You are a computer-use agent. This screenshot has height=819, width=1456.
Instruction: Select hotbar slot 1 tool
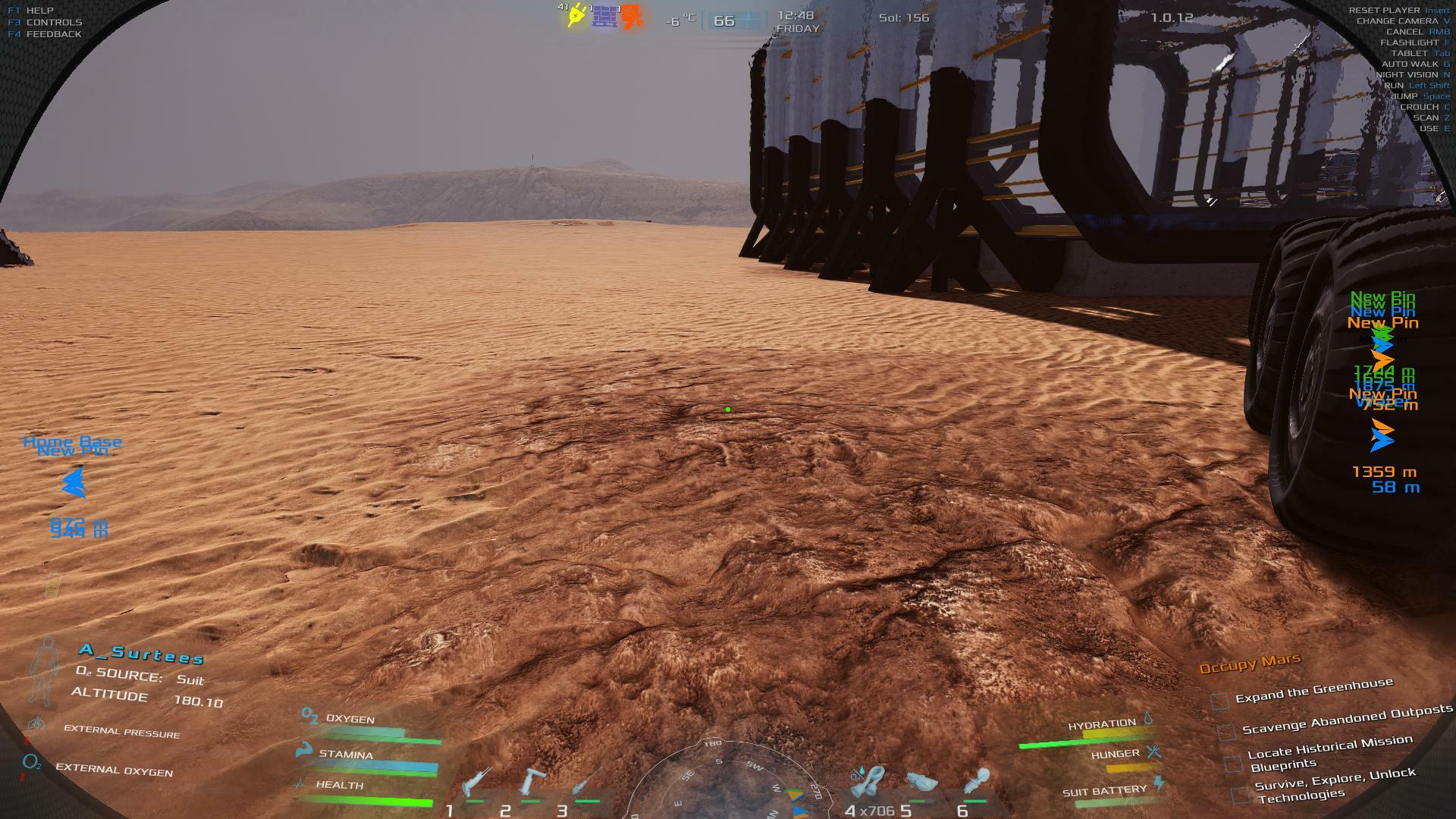tap(476, 782)
